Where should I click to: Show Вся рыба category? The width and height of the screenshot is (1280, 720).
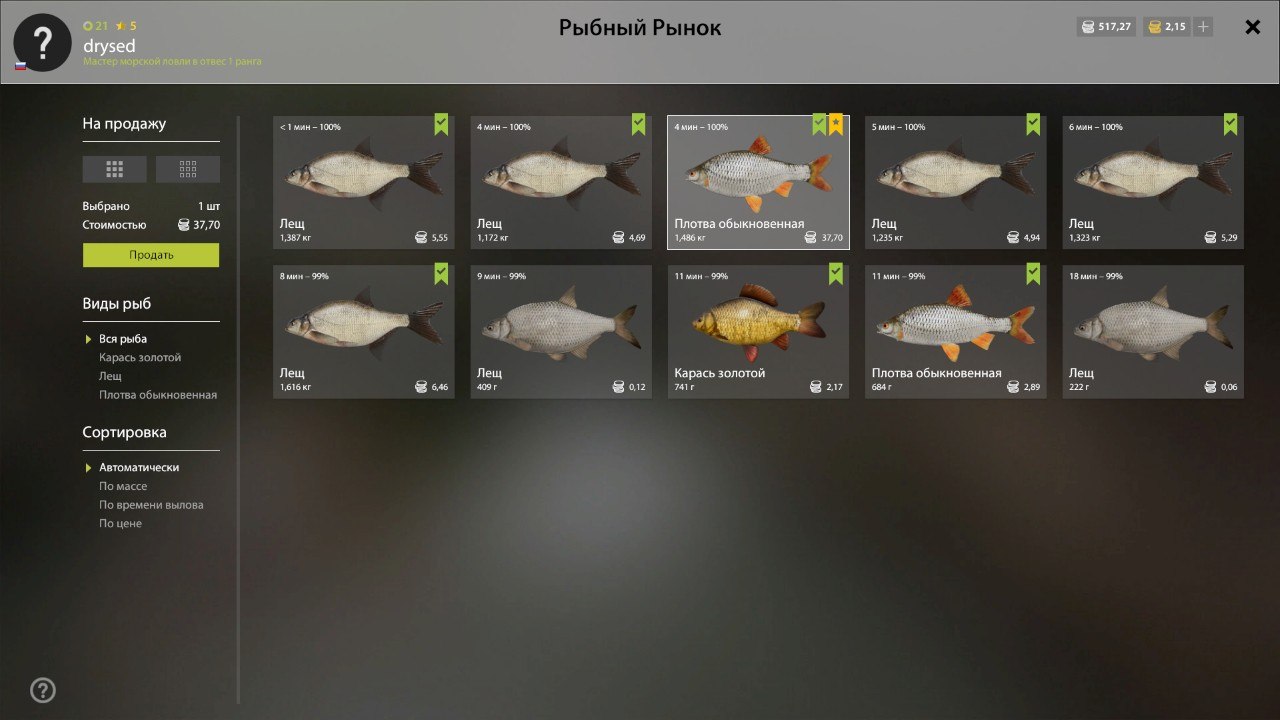(x=122, y=339)
